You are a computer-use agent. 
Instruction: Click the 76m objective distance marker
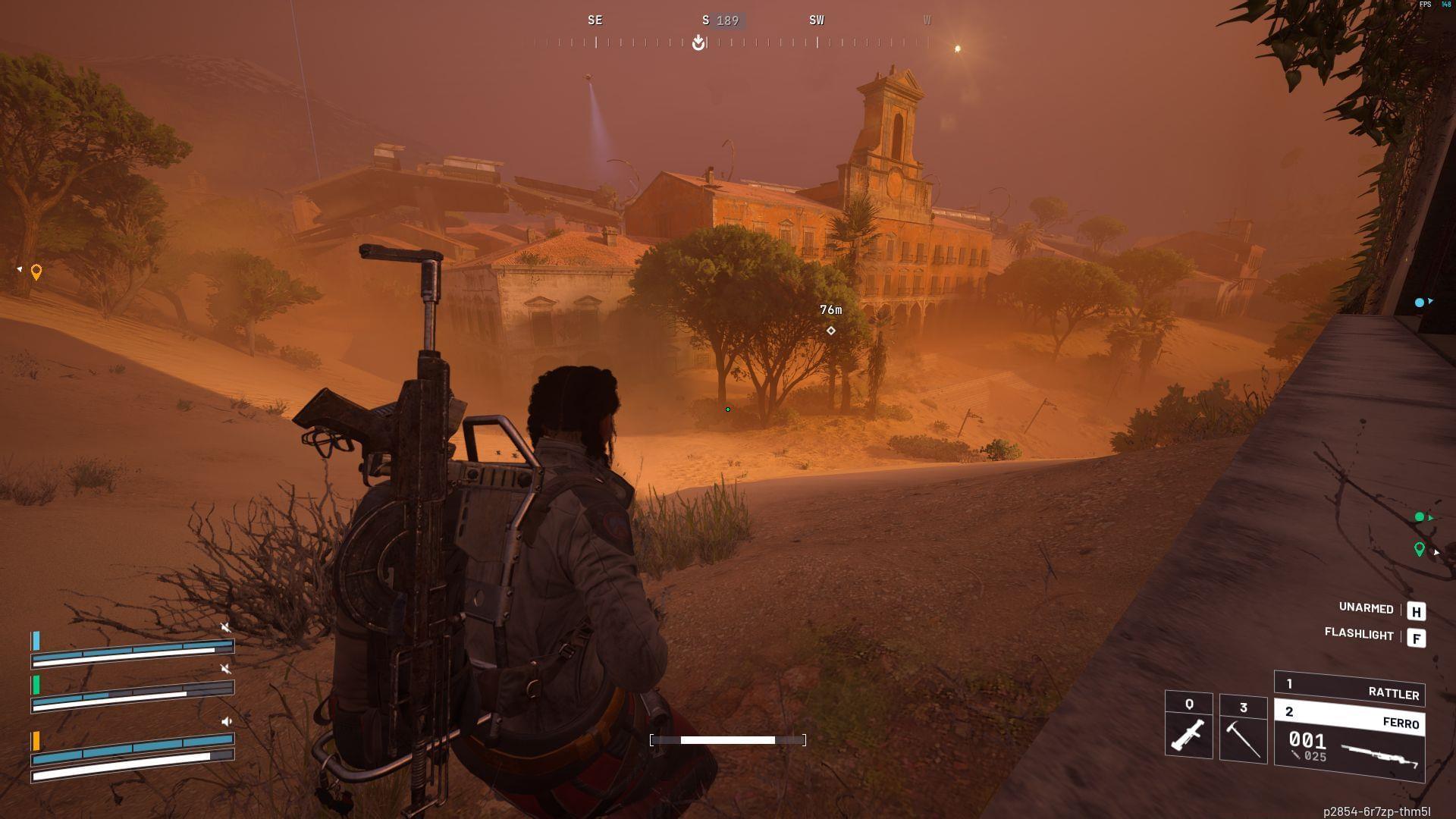(831, 309)
